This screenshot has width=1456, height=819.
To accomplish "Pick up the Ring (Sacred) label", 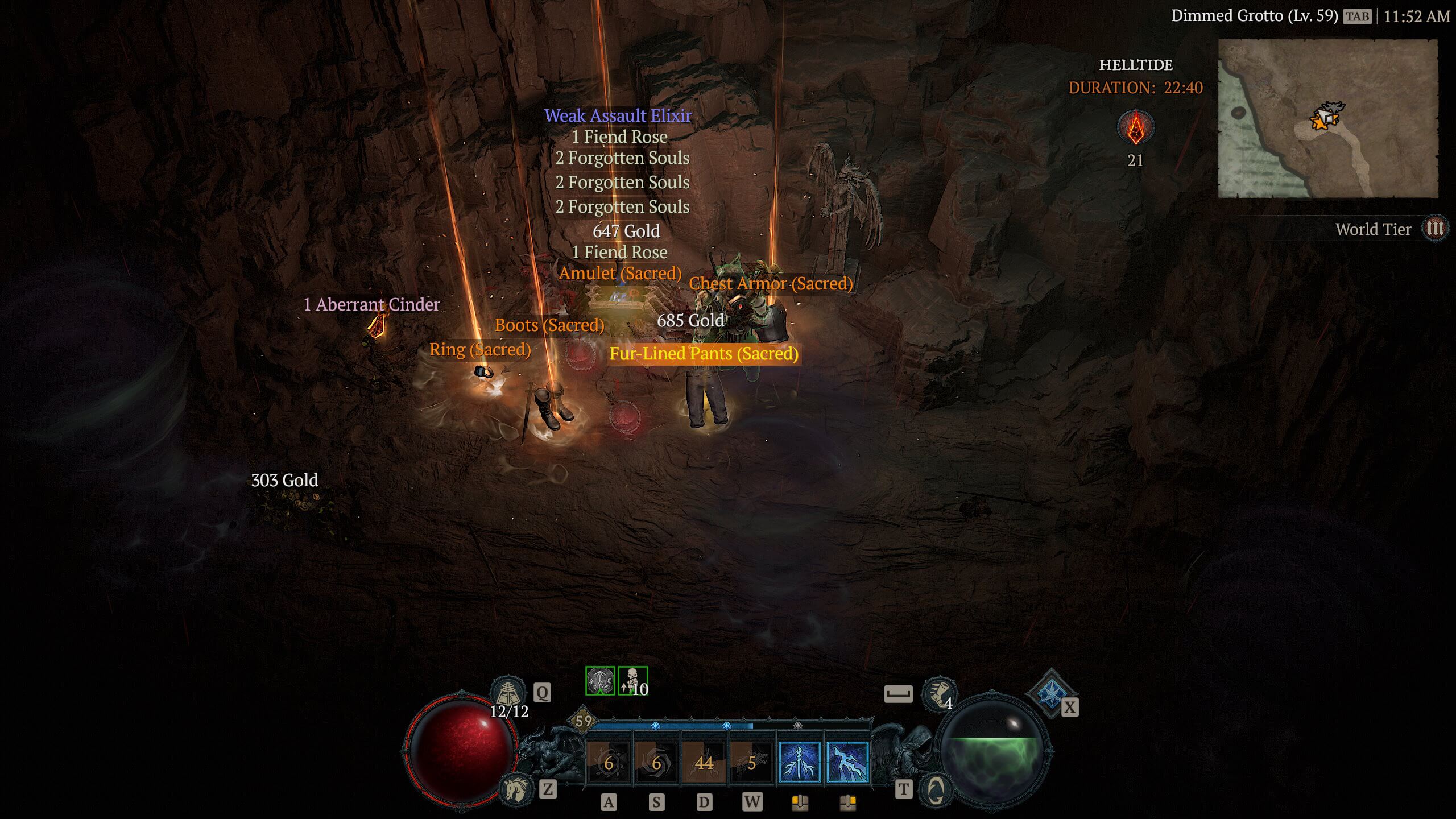I will [x=480, y=350].
